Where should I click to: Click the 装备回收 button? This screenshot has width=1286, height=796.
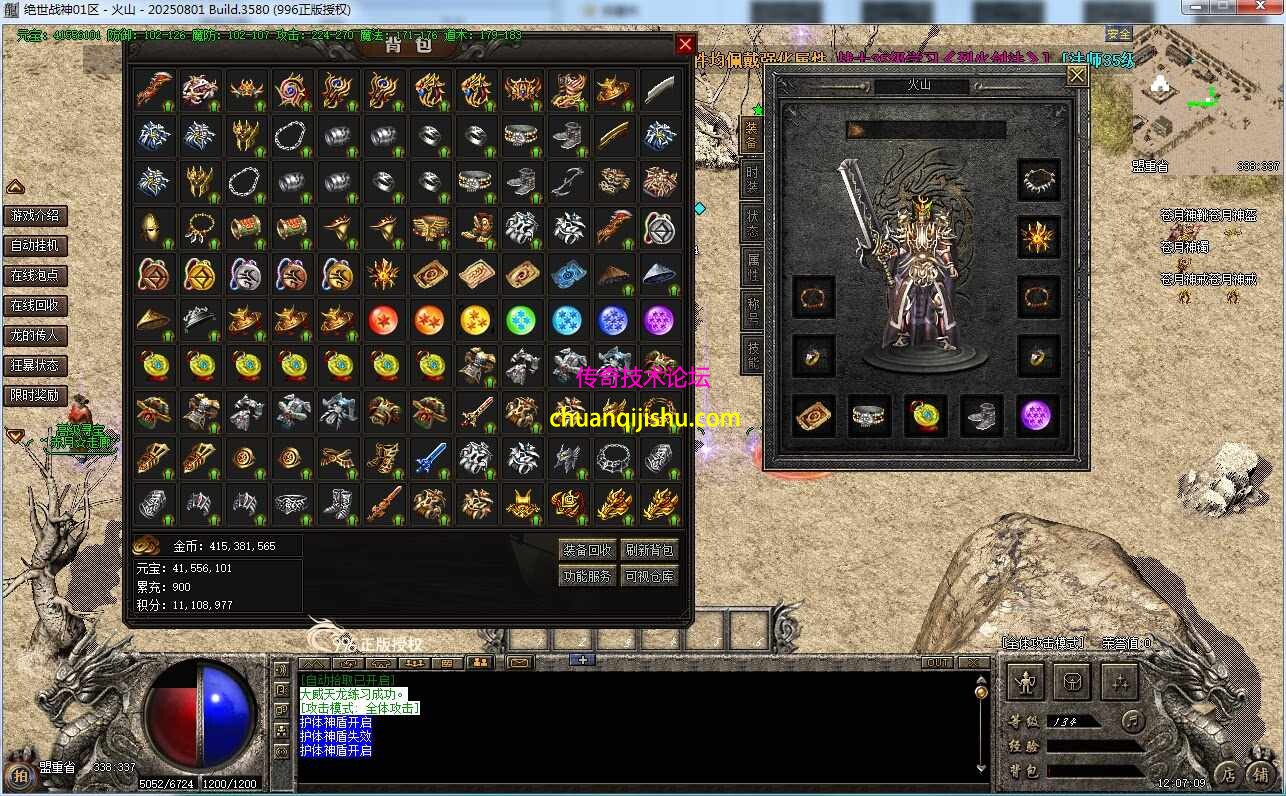587,550
